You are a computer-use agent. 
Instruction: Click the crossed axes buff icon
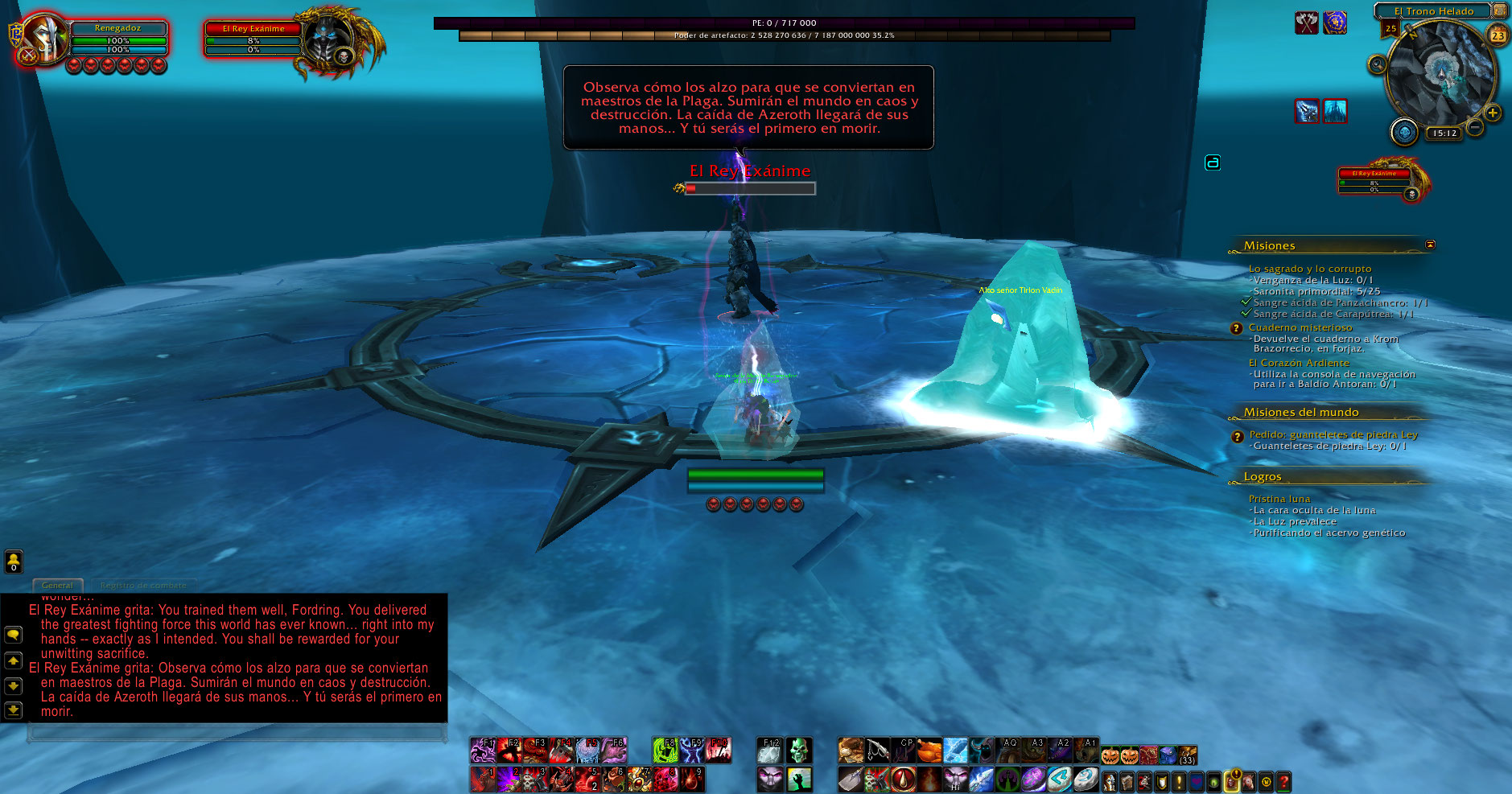tap(1306, 23)
